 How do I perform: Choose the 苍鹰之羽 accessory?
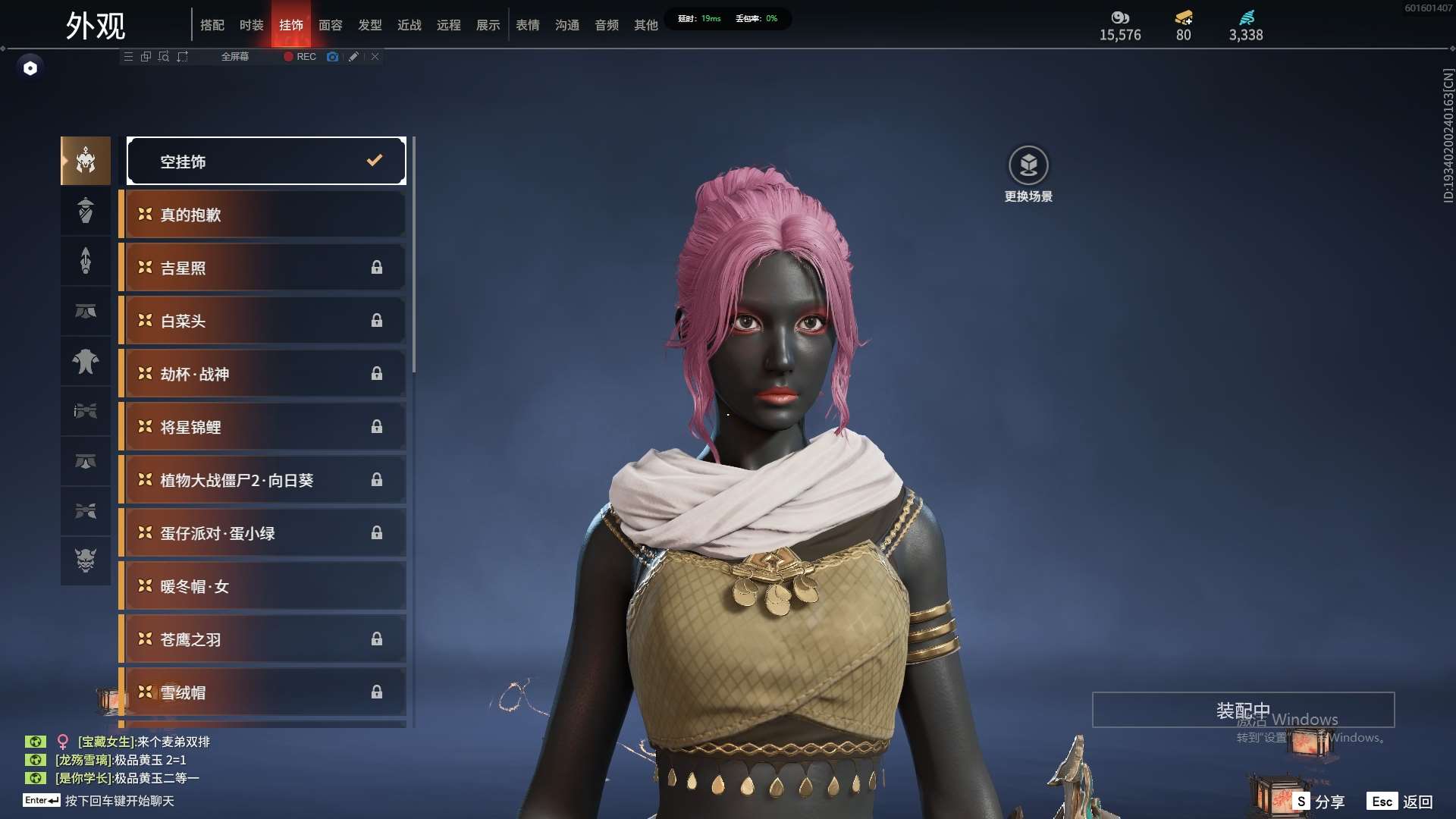tap(265, 639)
